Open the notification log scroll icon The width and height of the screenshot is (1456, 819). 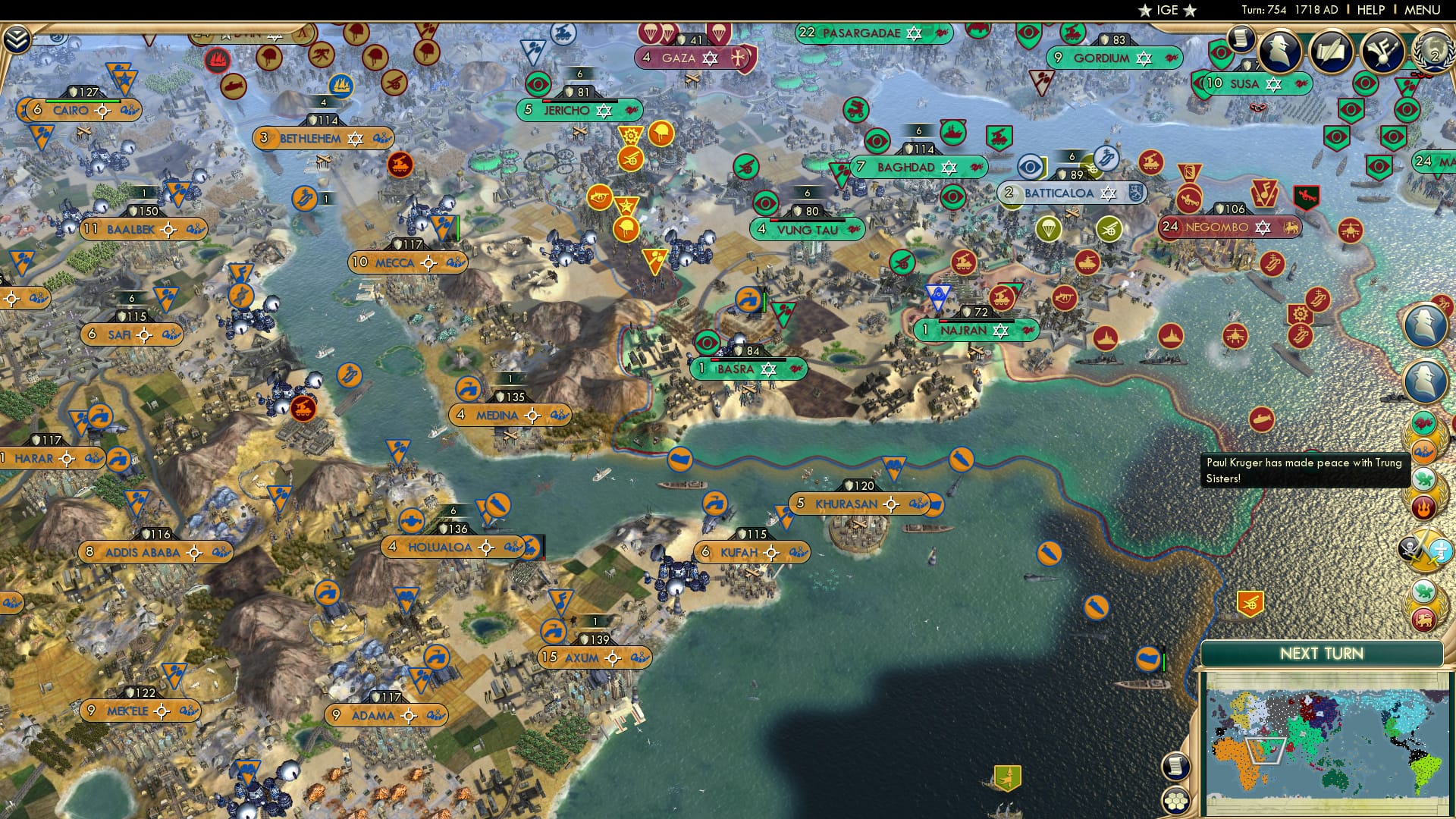1241,39
